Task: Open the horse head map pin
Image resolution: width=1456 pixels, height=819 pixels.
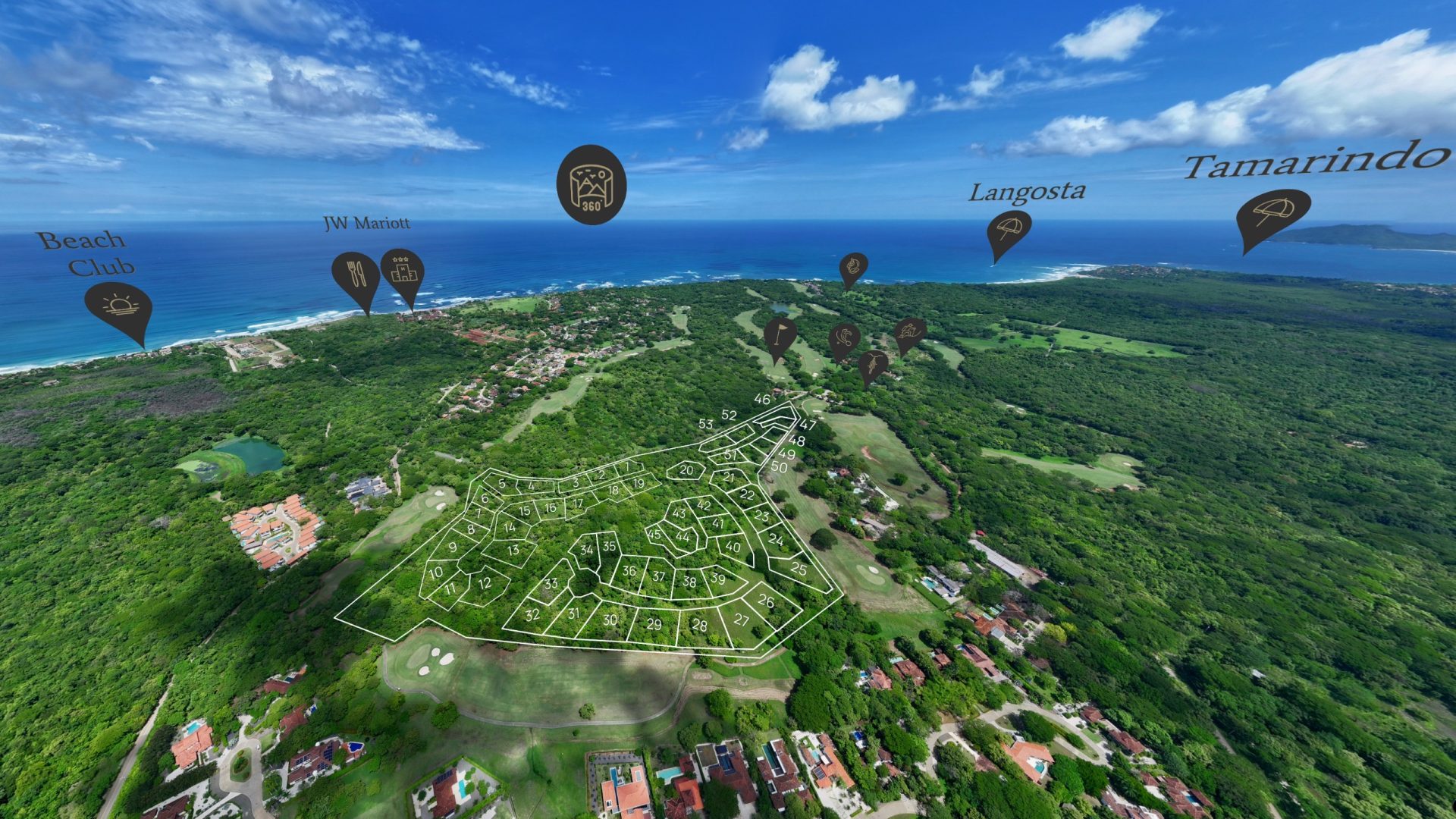Action: pyautogui.click(x=853, y=267)
